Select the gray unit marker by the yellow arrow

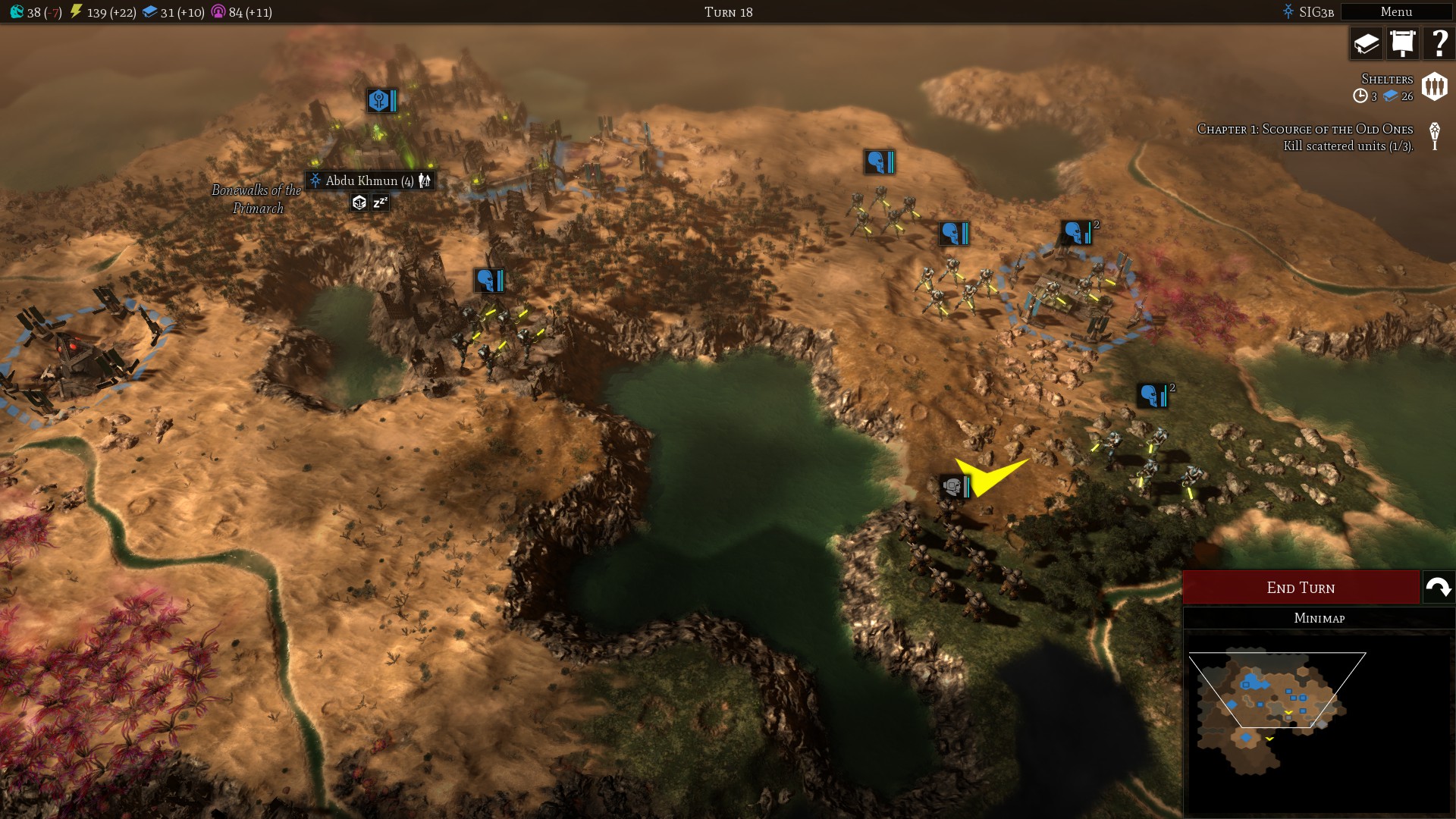954,487
